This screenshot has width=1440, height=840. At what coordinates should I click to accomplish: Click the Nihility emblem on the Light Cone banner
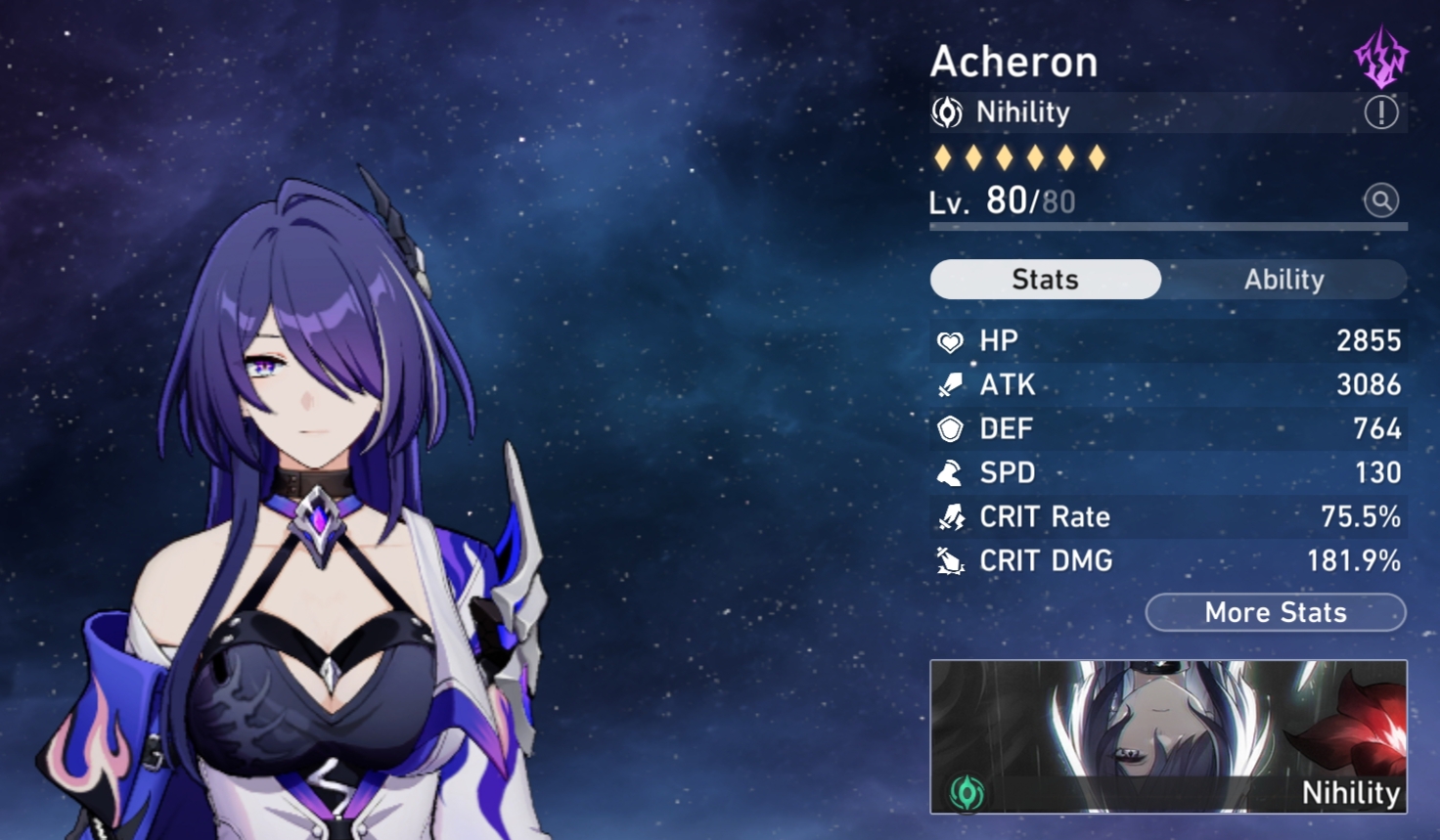(x=967, y=794)
